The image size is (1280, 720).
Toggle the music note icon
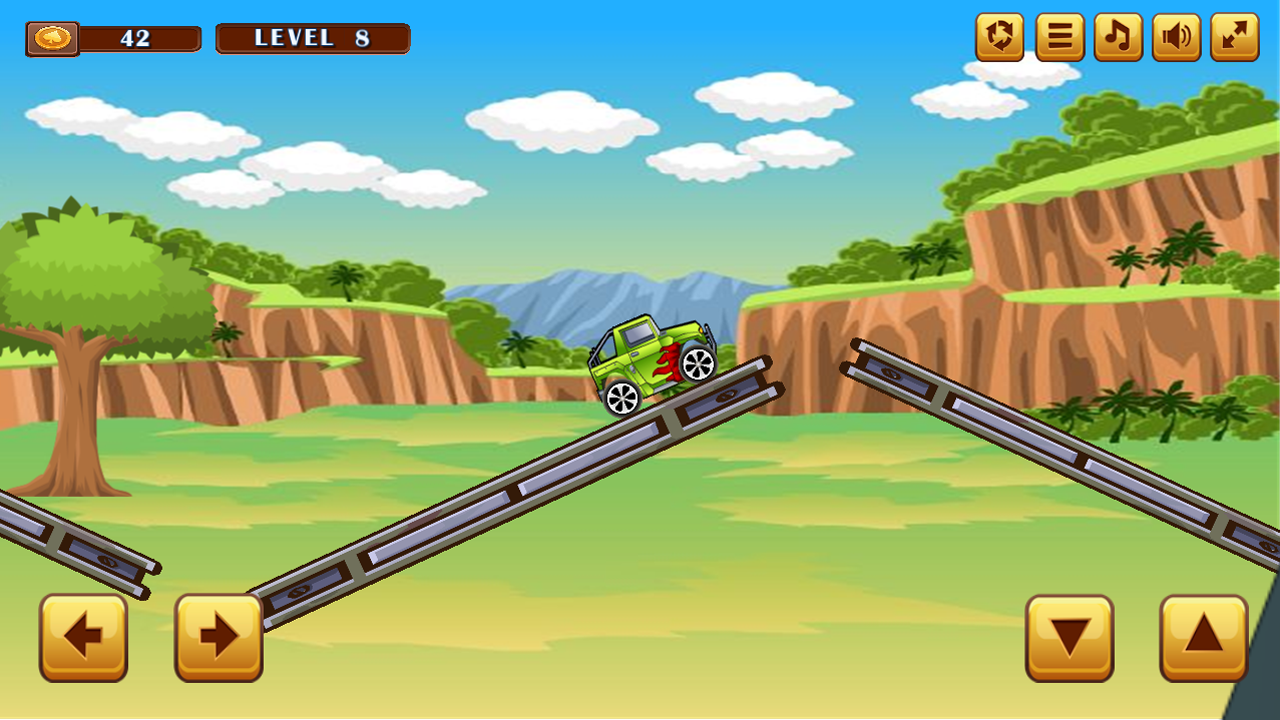(1115, 38)
